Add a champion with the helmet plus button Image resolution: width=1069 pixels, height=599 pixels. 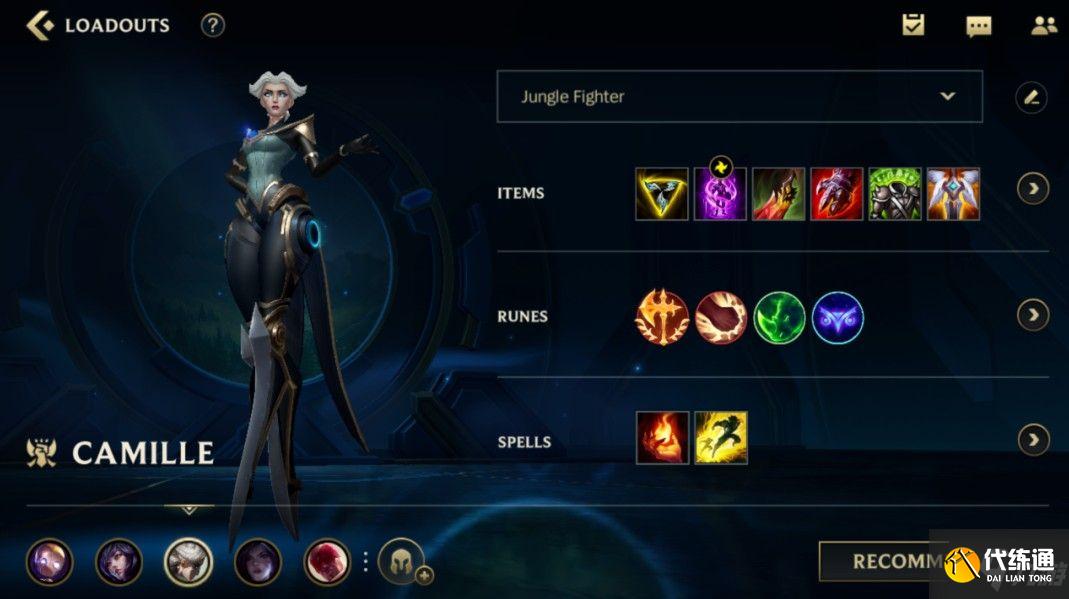click(402, 562)
